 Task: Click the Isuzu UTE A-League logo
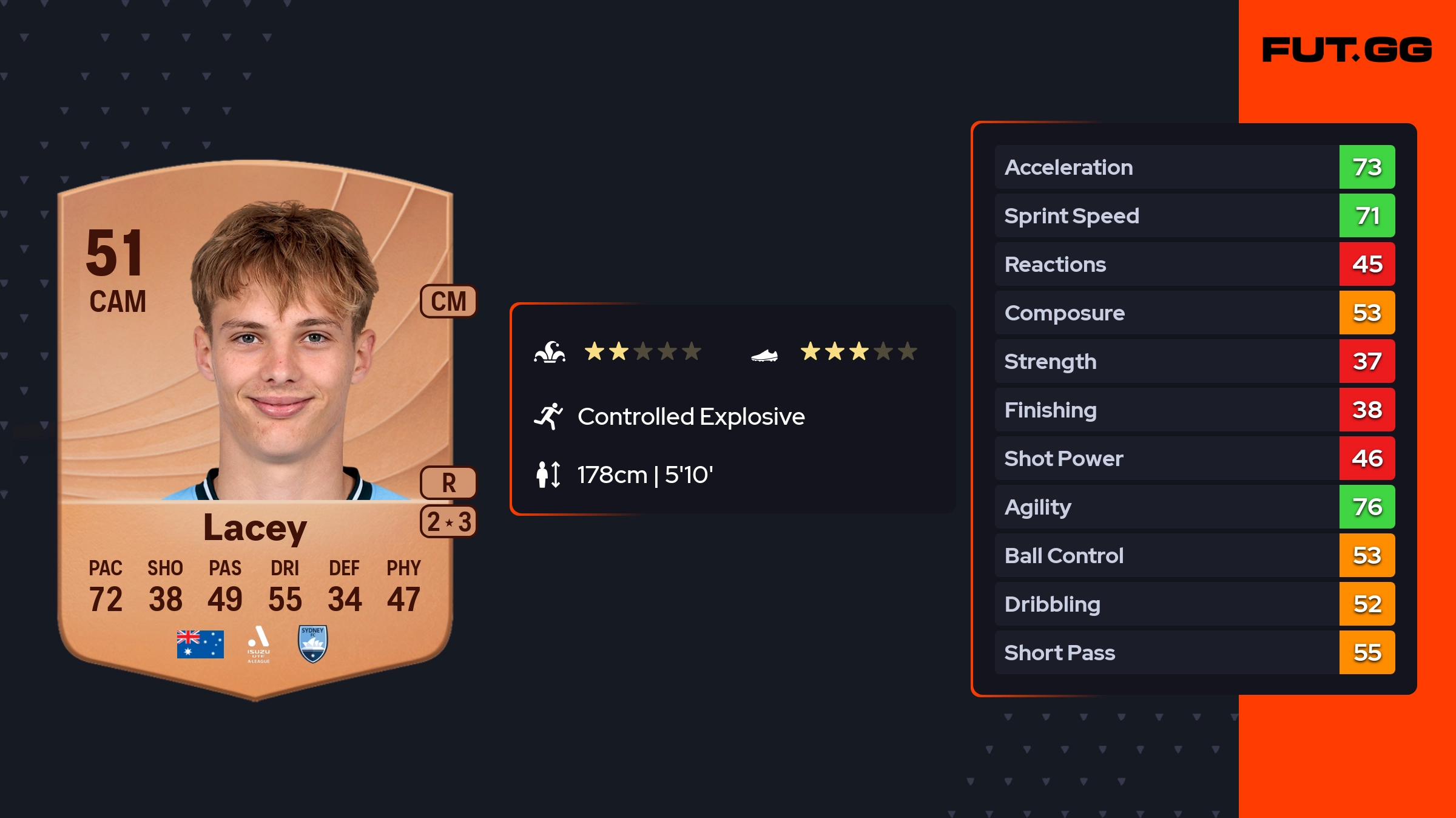click(258, 644)
